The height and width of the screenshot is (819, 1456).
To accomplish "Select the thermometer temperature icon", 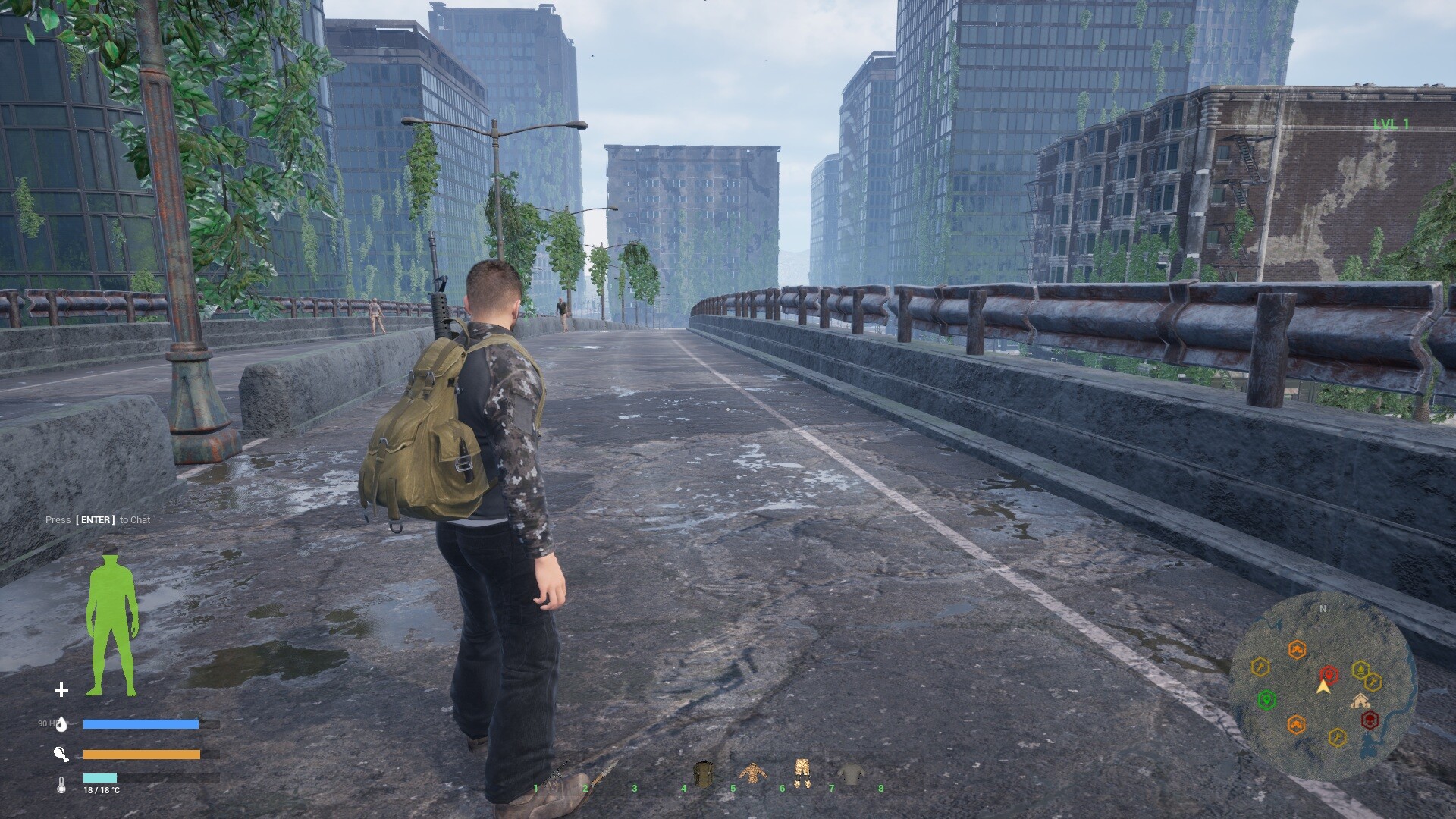I will [x=61, y=786].
